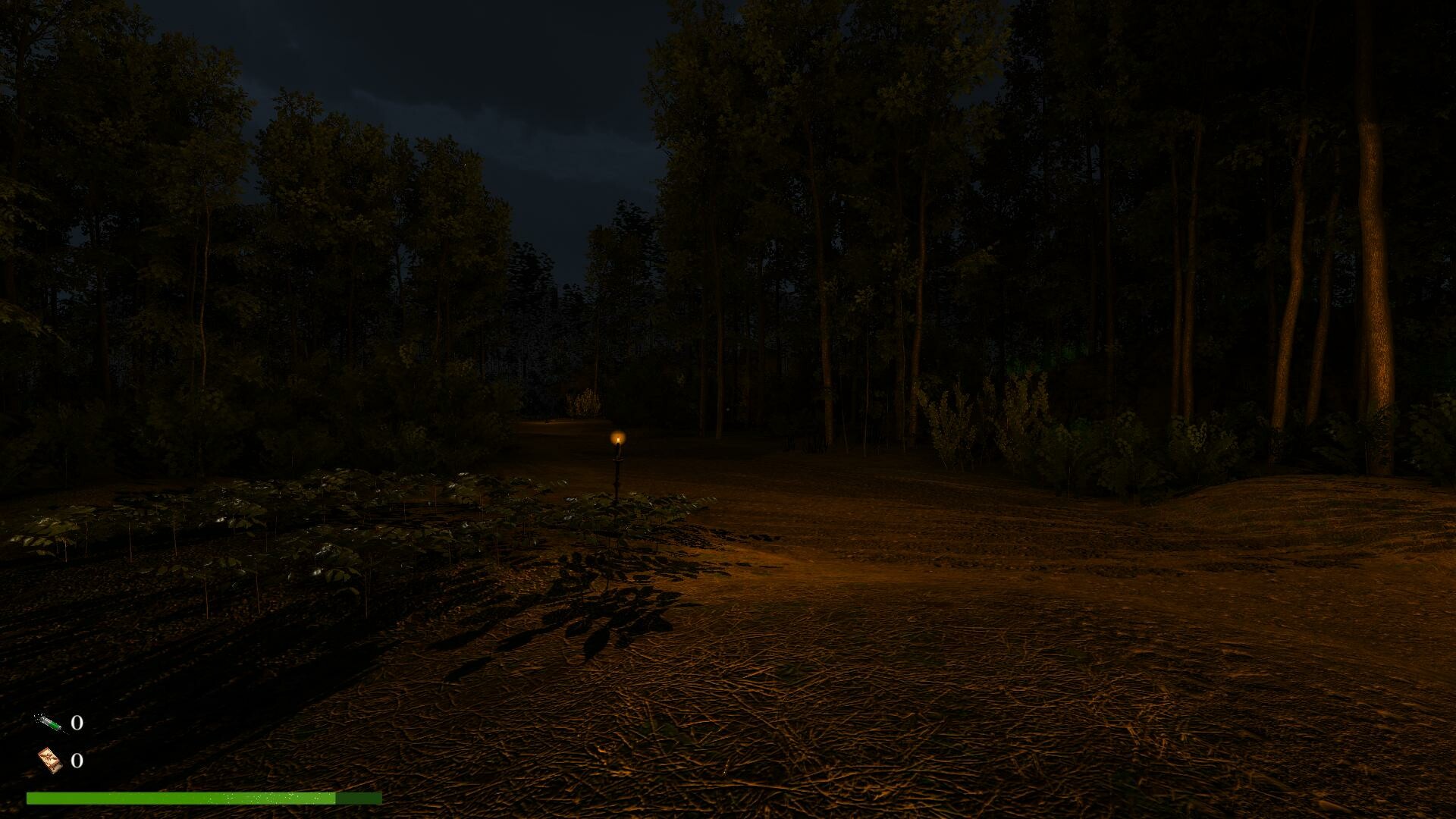The width and height of the screenshot is (1456, 819).
Task: Click the insect design on the matchbox
Action: pos(49,757)
